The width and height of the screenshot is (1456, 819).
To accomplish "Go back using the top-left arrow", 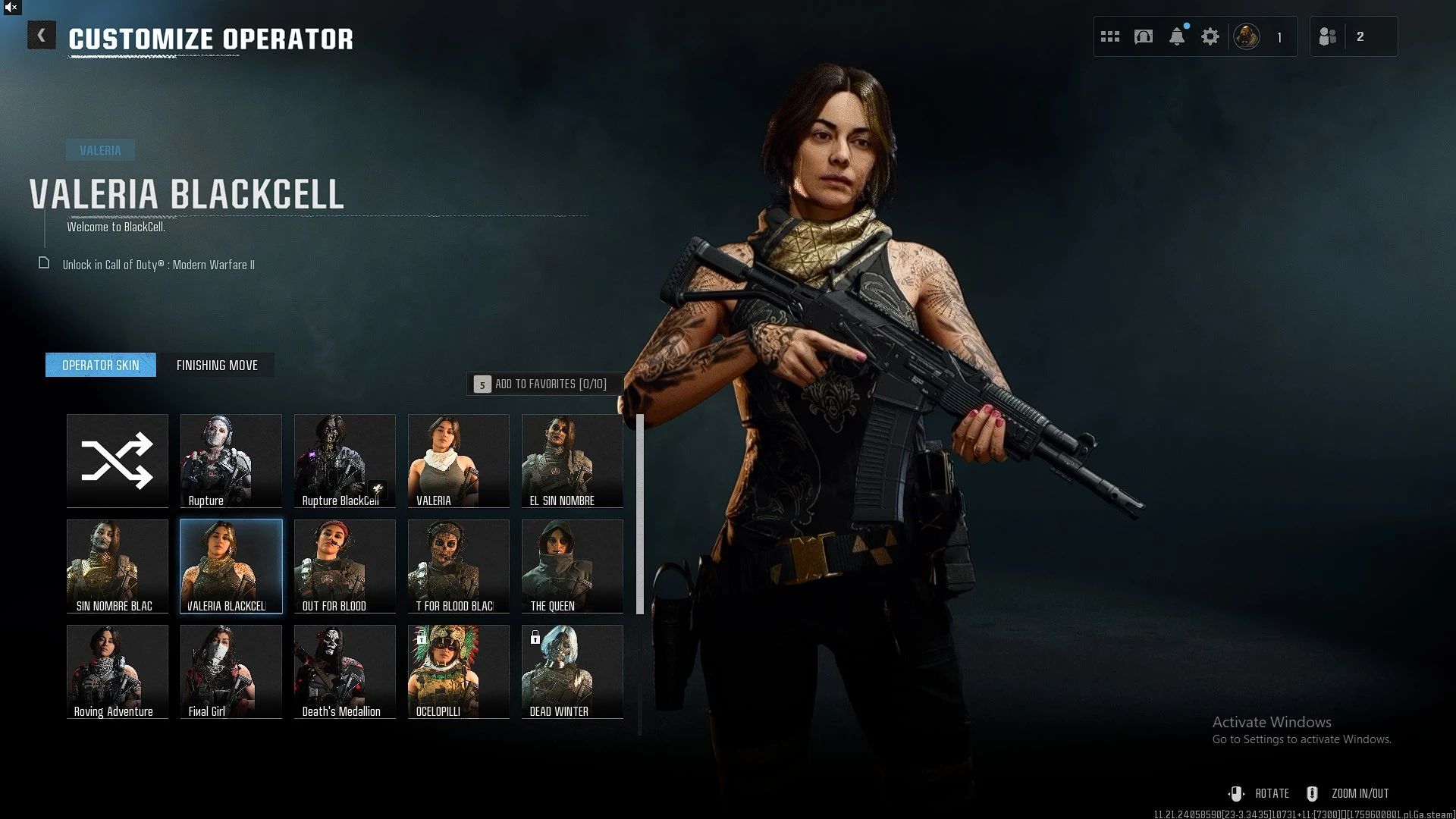I will (42, 36).
